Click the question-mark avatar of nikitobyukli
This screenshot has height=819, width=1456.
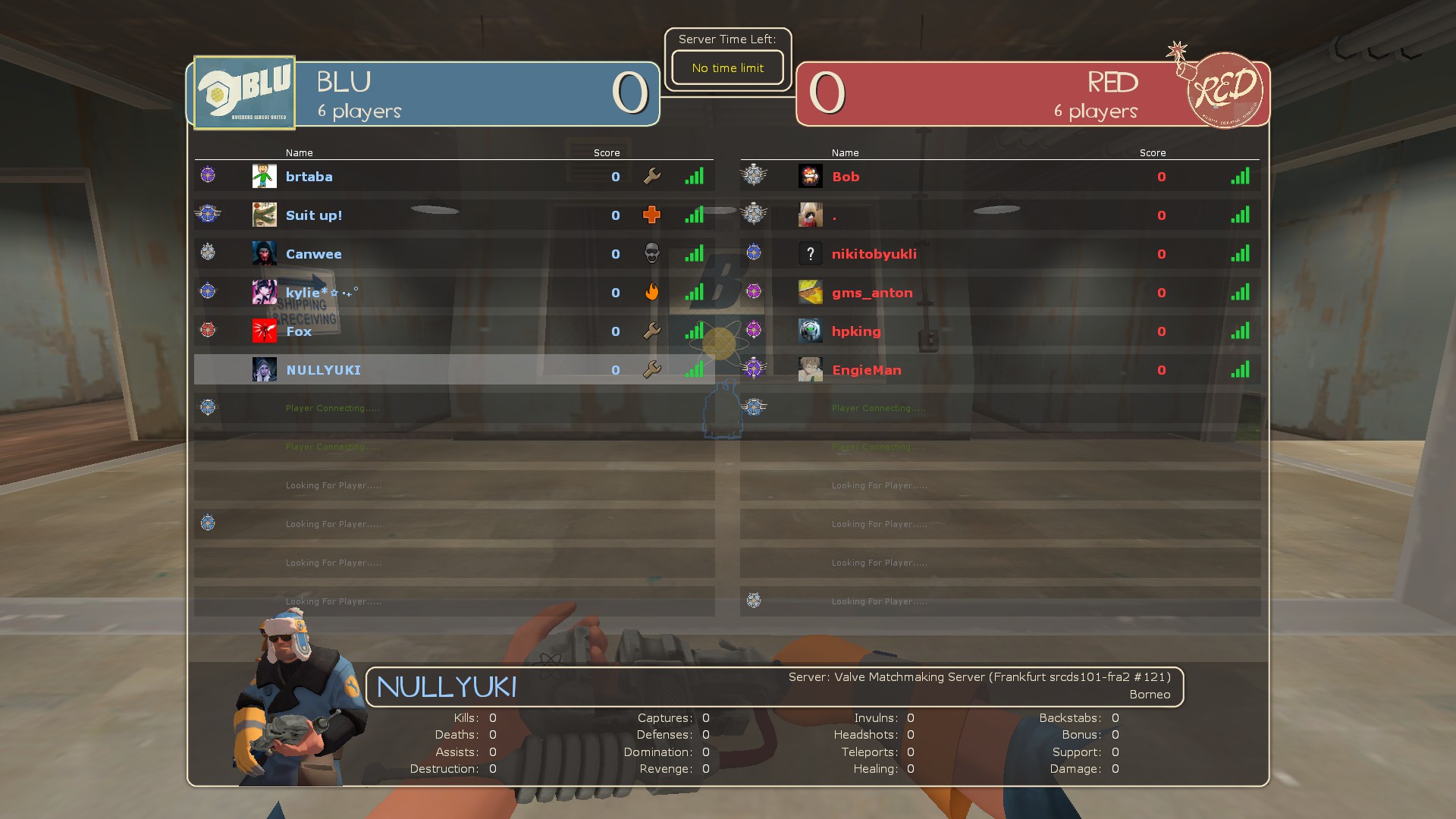coord(810,253)
